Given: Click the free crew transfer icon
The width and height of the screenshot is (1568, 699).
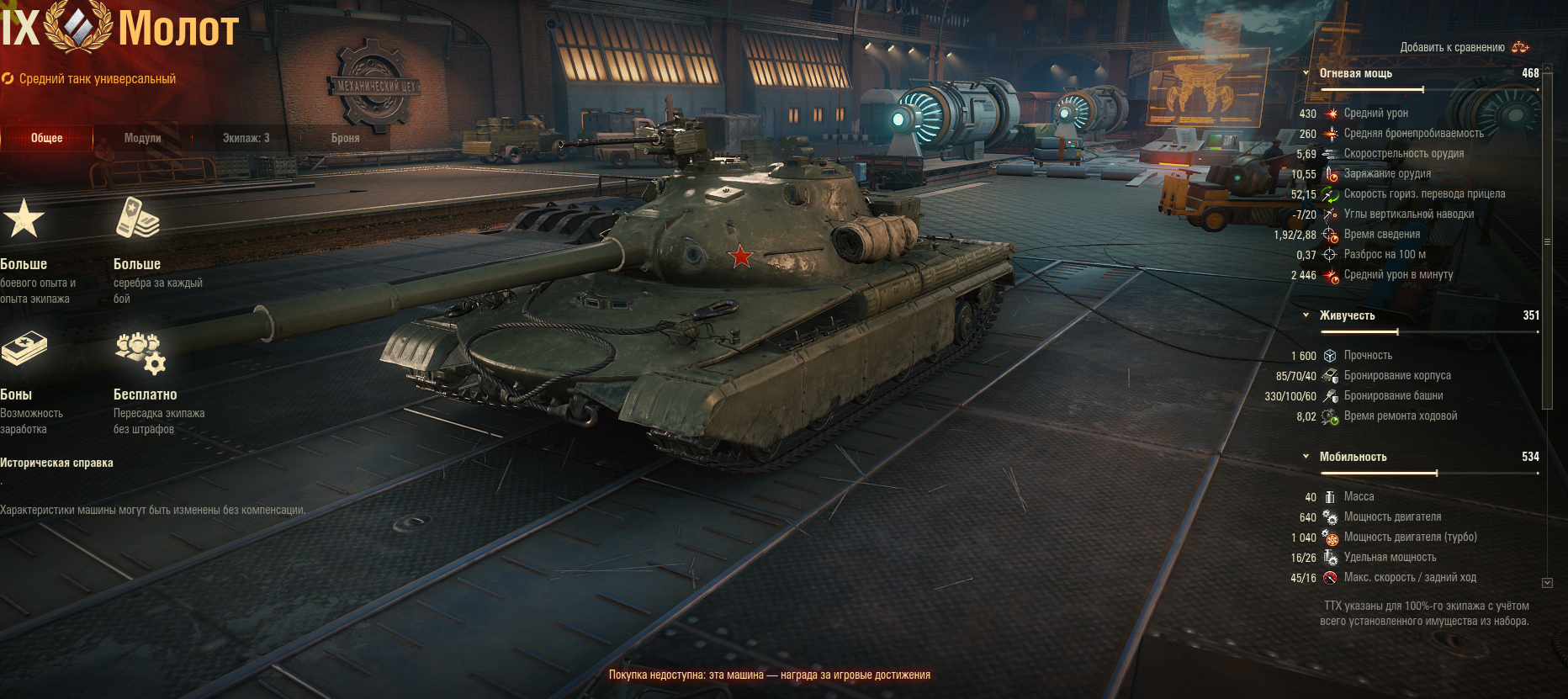Looking at the screenshot, I should click(140, 352).
